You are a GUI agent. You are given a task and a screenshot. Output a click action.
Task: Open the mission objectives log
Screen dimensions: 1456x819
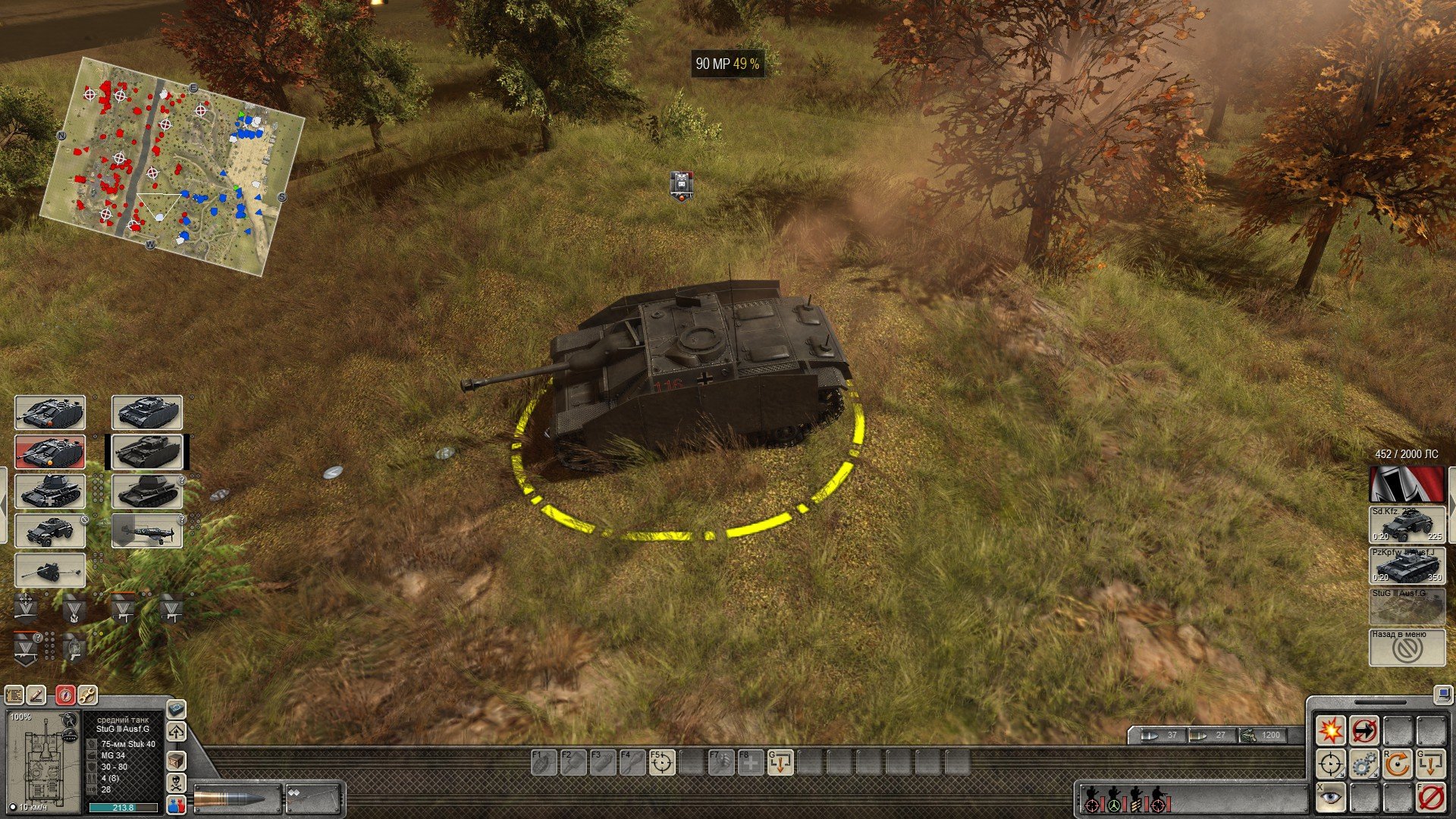pyautogui.click(x=14, y=695)
